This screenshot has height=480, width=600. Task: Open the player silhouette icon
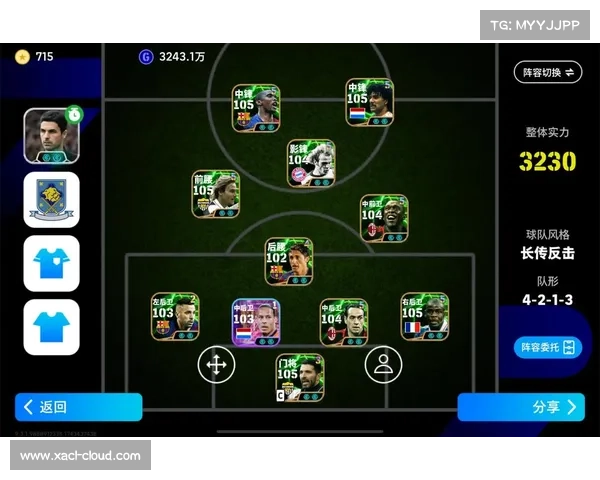pyautogui.click(x=382, y=364)
